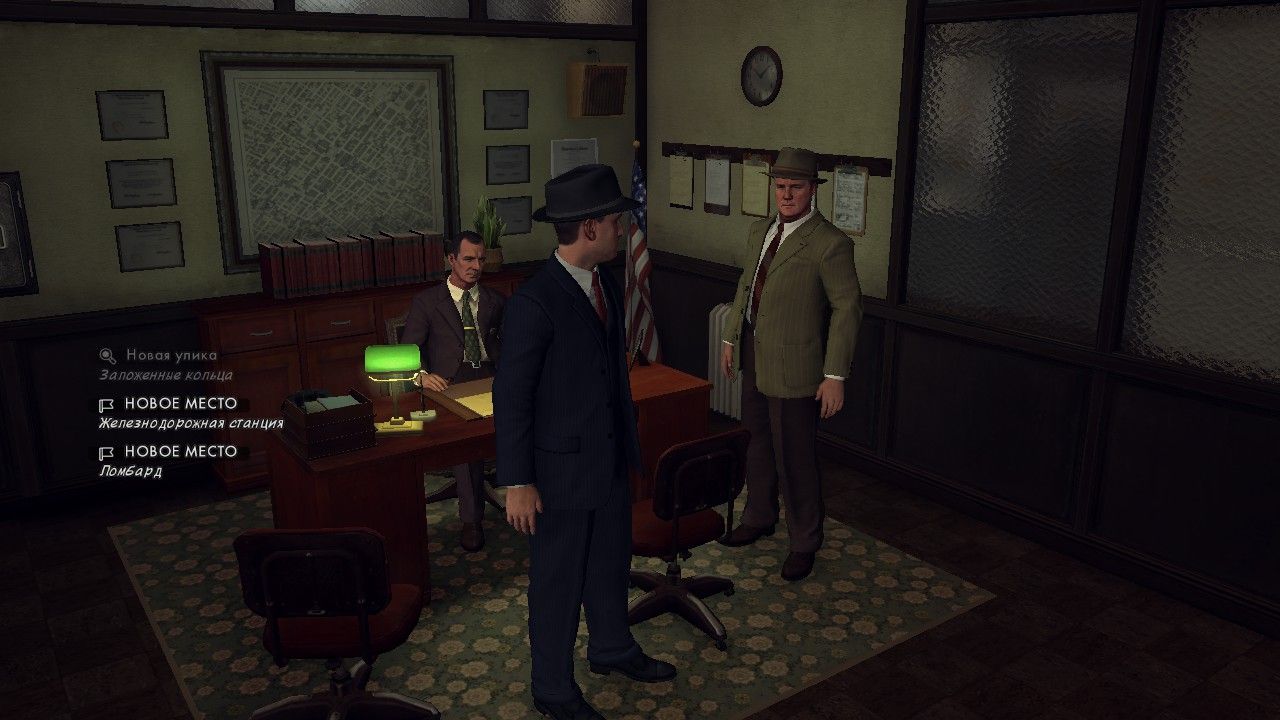Click the potted plant behind the desk
This screenshot has height=720, width=1280.
(490, 225)
